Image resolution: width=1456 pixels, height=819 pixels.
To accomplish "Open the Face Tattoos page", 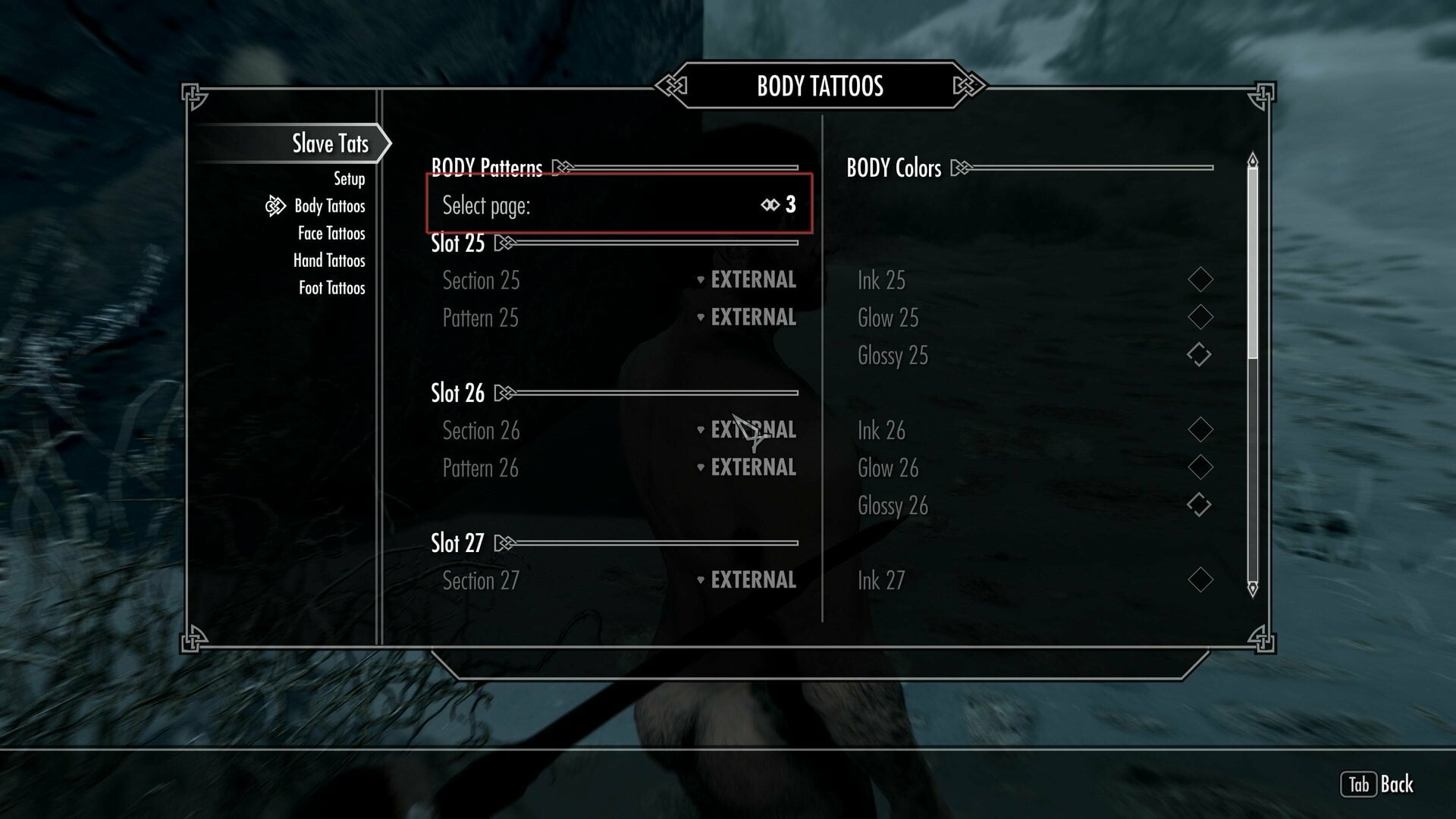I will [x=331, y=234].
